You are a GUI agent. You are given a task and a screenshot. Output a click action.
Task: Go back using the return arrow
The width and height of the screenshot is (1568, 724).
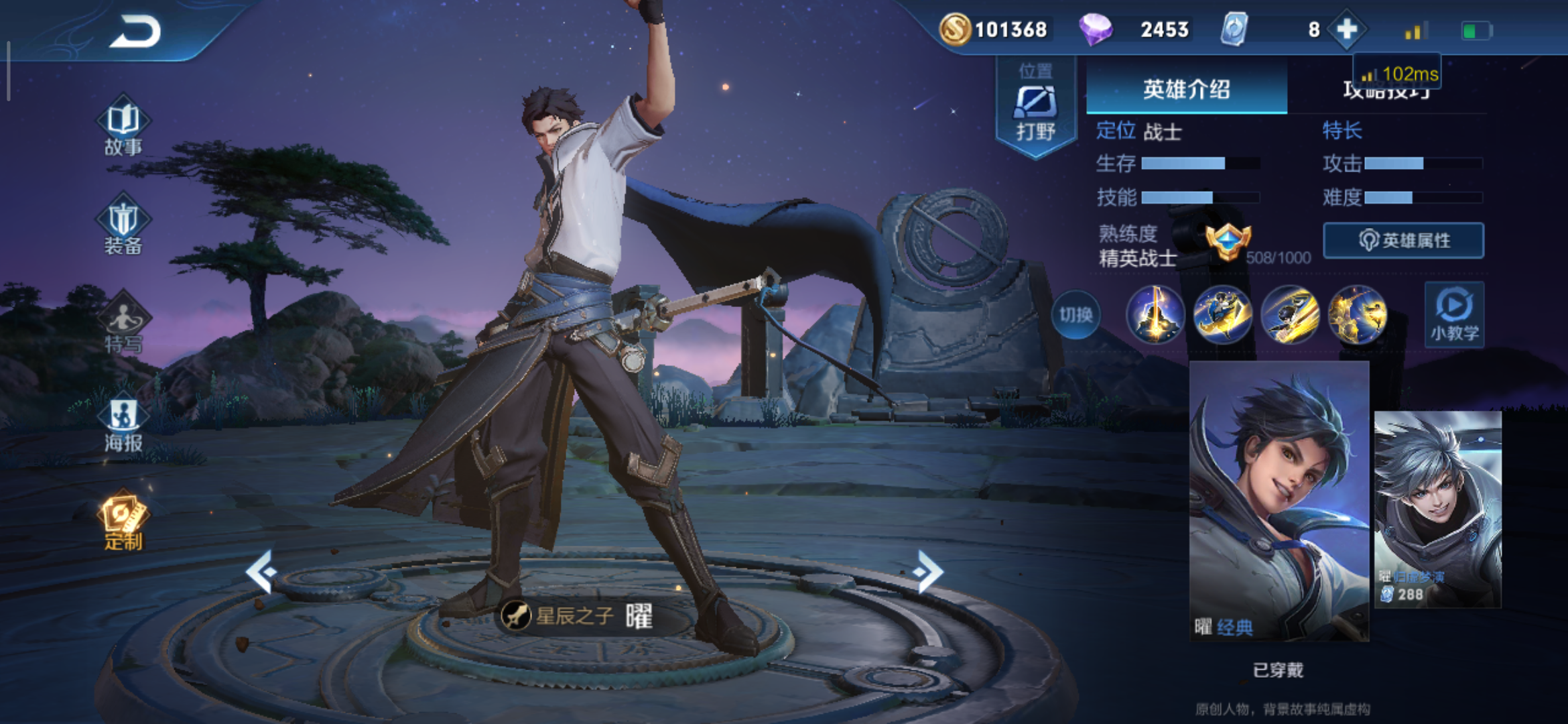coord(135,32)
